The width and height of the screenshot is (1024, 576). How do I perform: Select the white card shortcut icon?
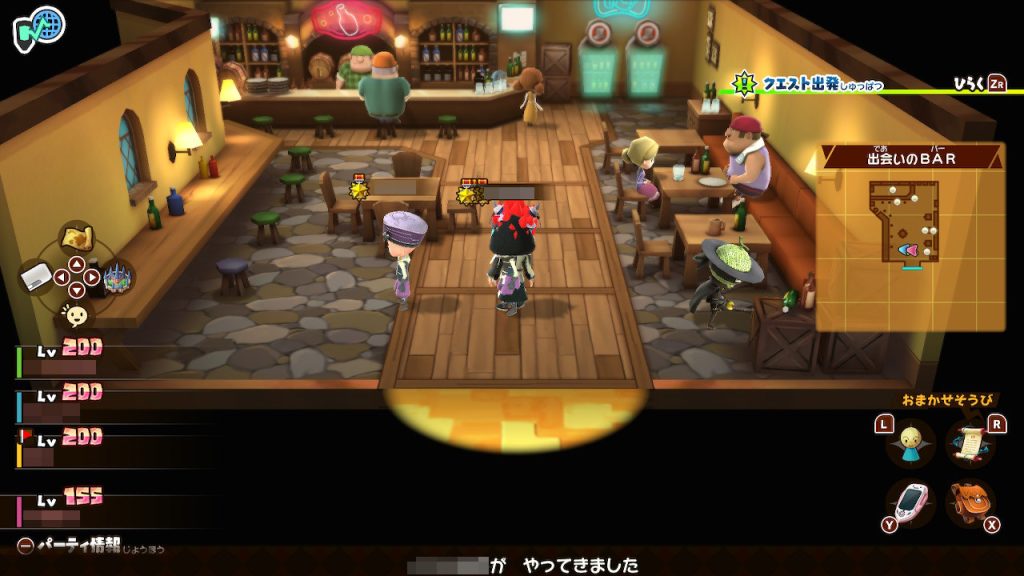point(37,277)
